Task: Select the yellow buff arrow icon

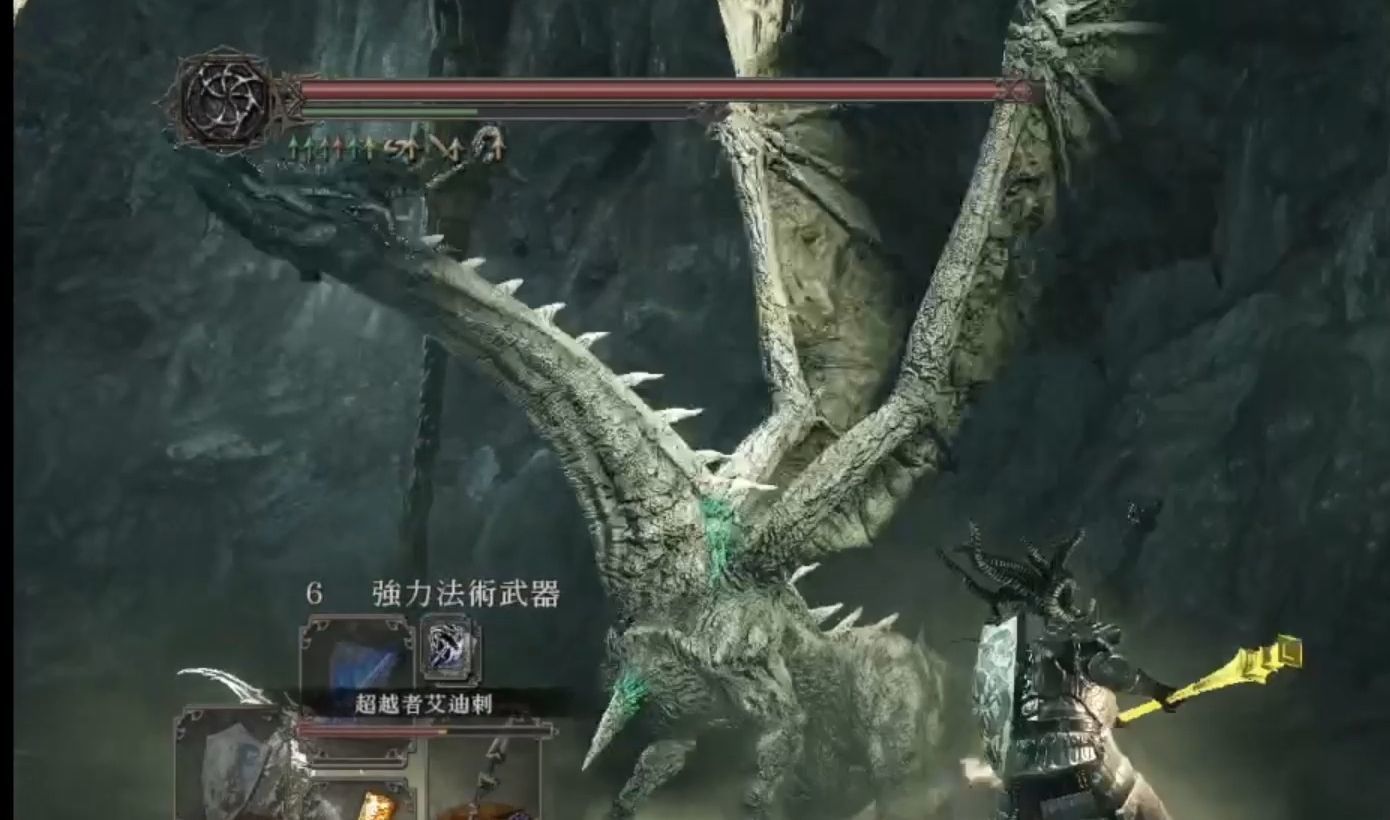Action: [369, 148]
